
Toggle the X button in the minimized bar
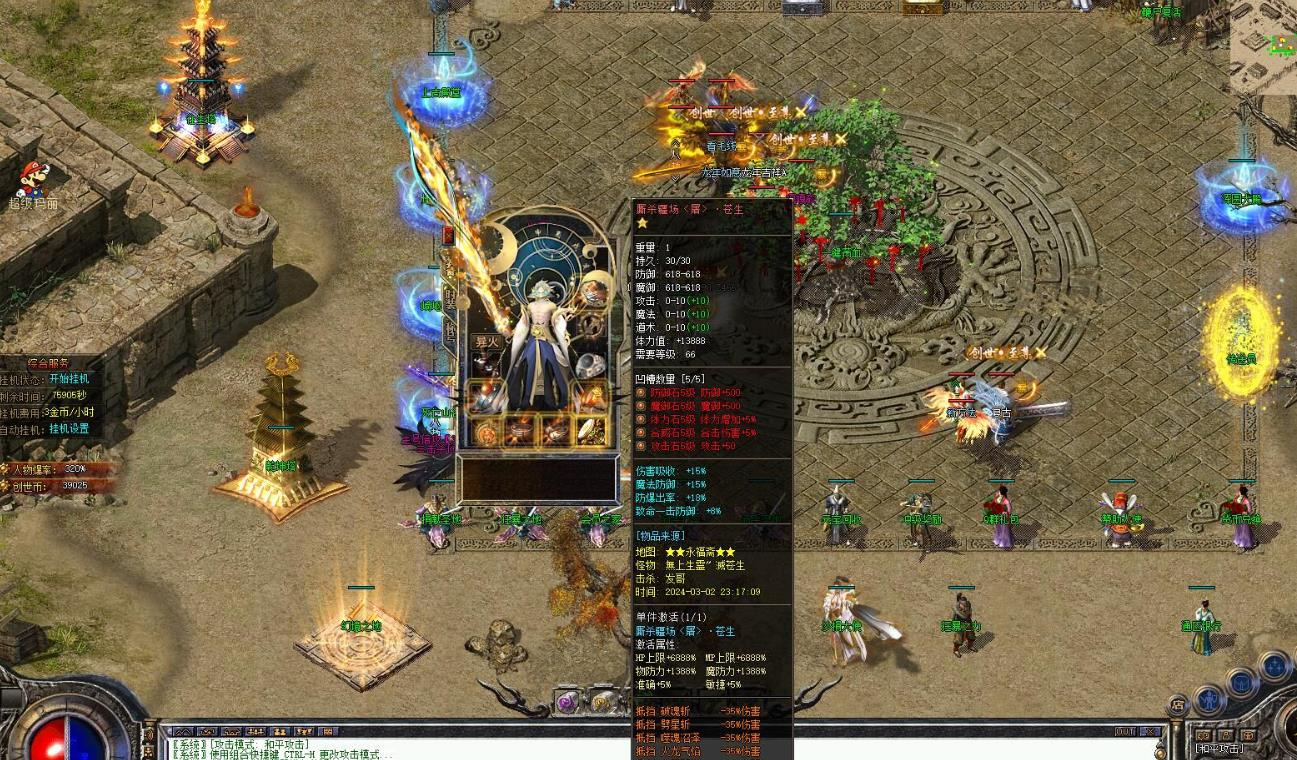[x=1150, y=732]
